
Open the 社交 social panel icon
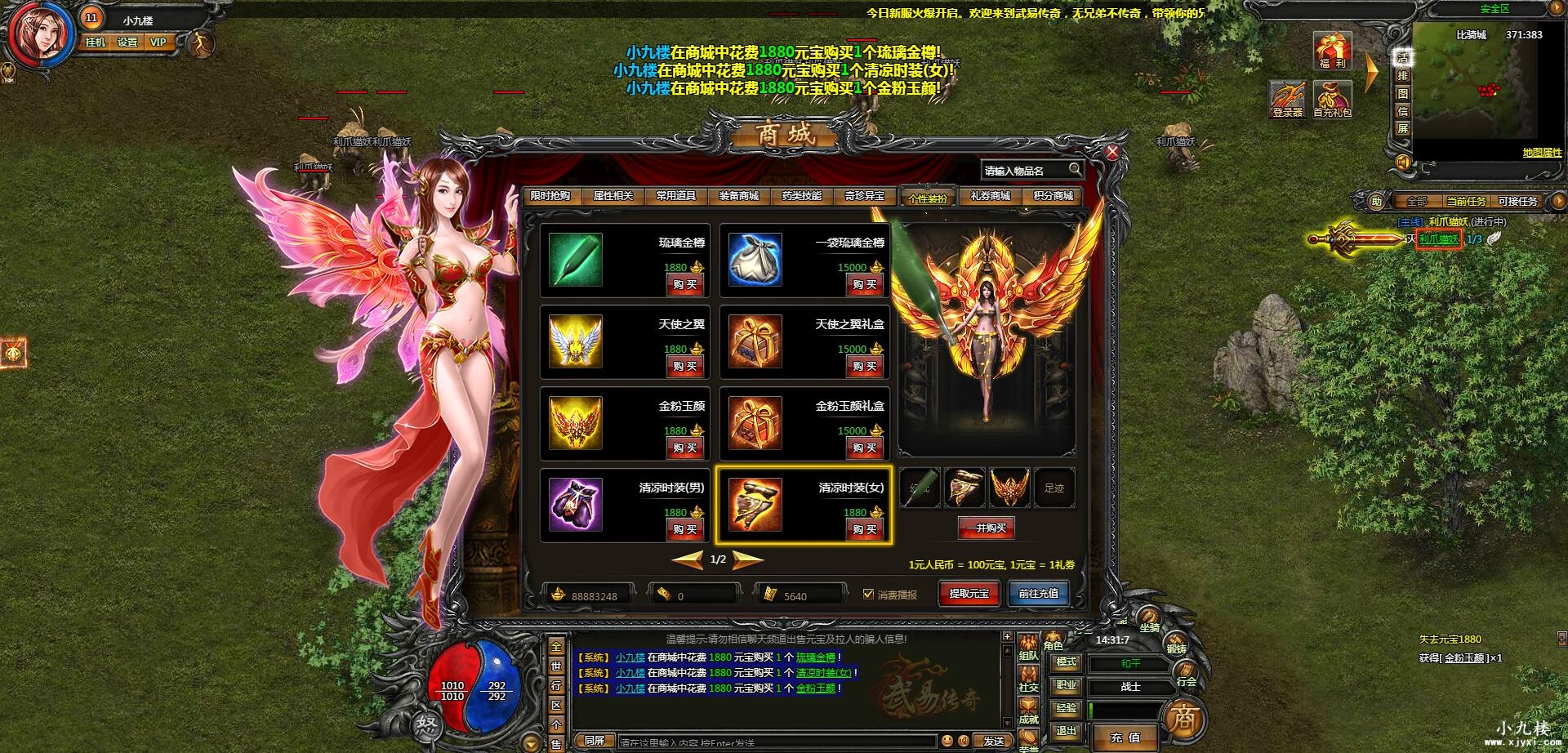tap(1028, 678)
